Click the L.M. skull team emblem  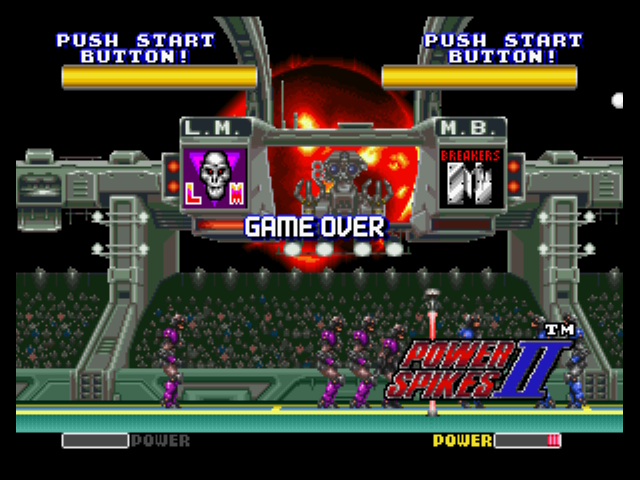(x=215, y=178)
